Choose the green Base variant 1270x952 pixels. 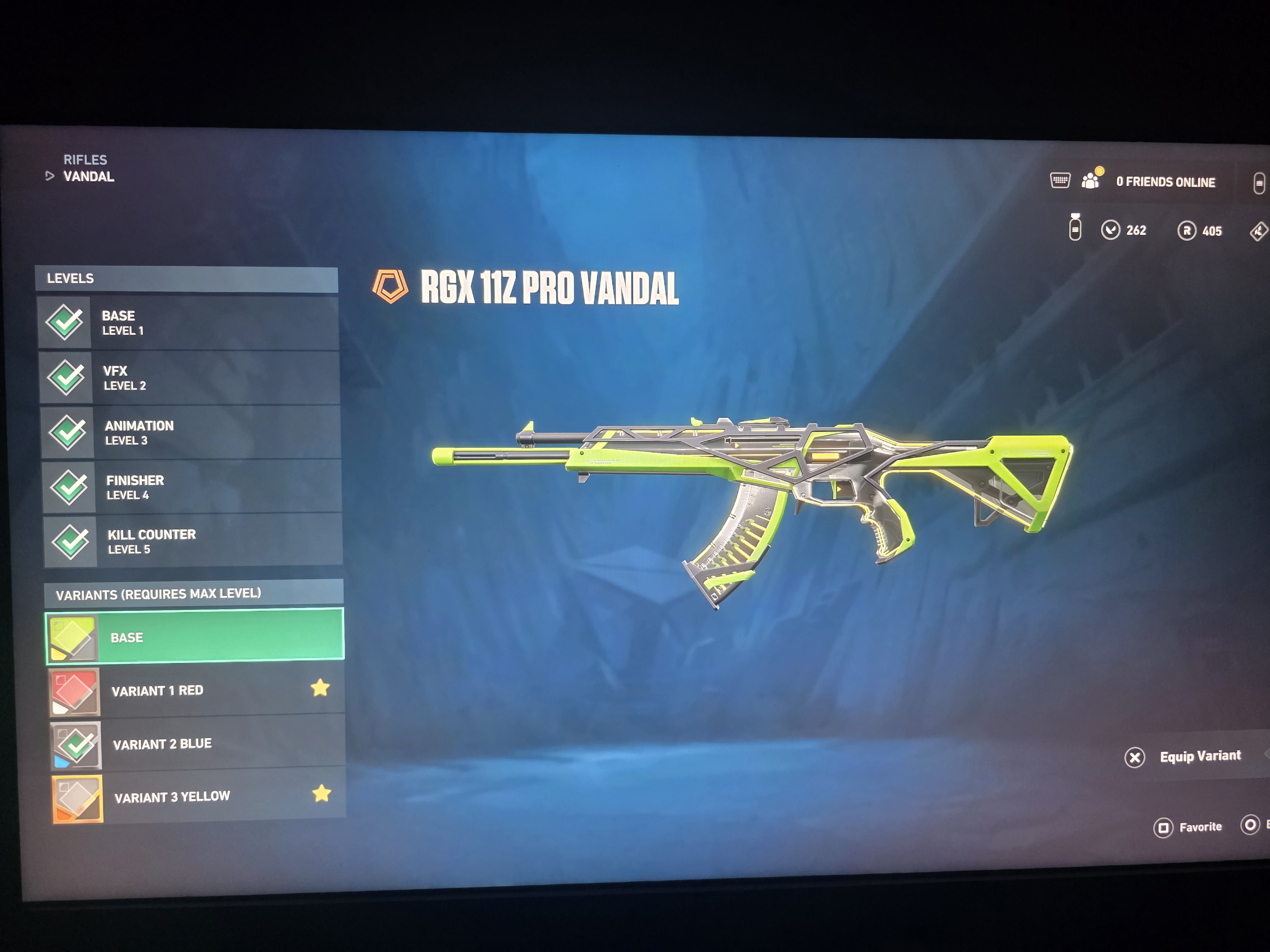point(195,636)
